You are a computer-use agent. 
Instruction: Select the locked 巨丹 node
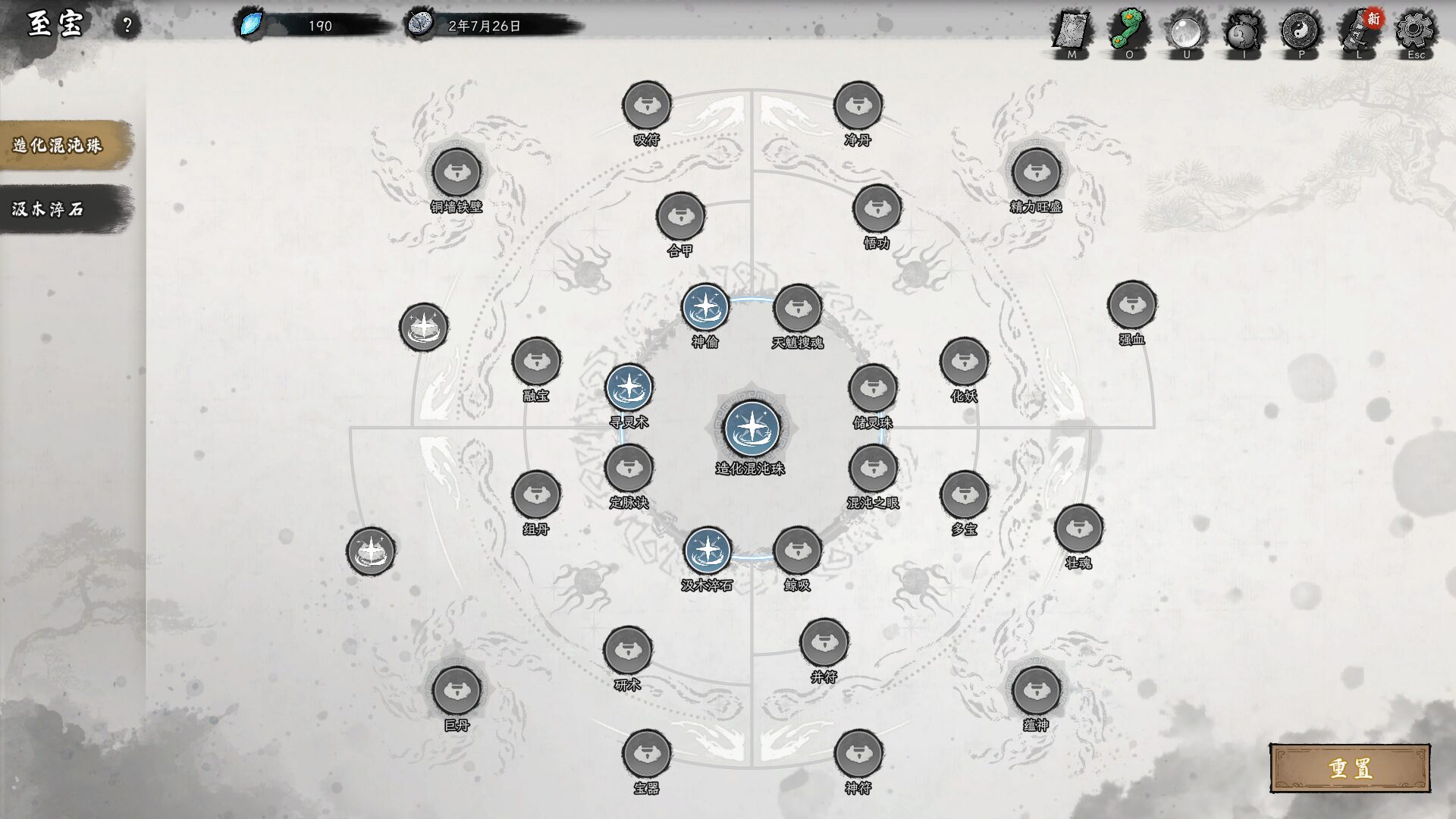click(x=457, y=691)
